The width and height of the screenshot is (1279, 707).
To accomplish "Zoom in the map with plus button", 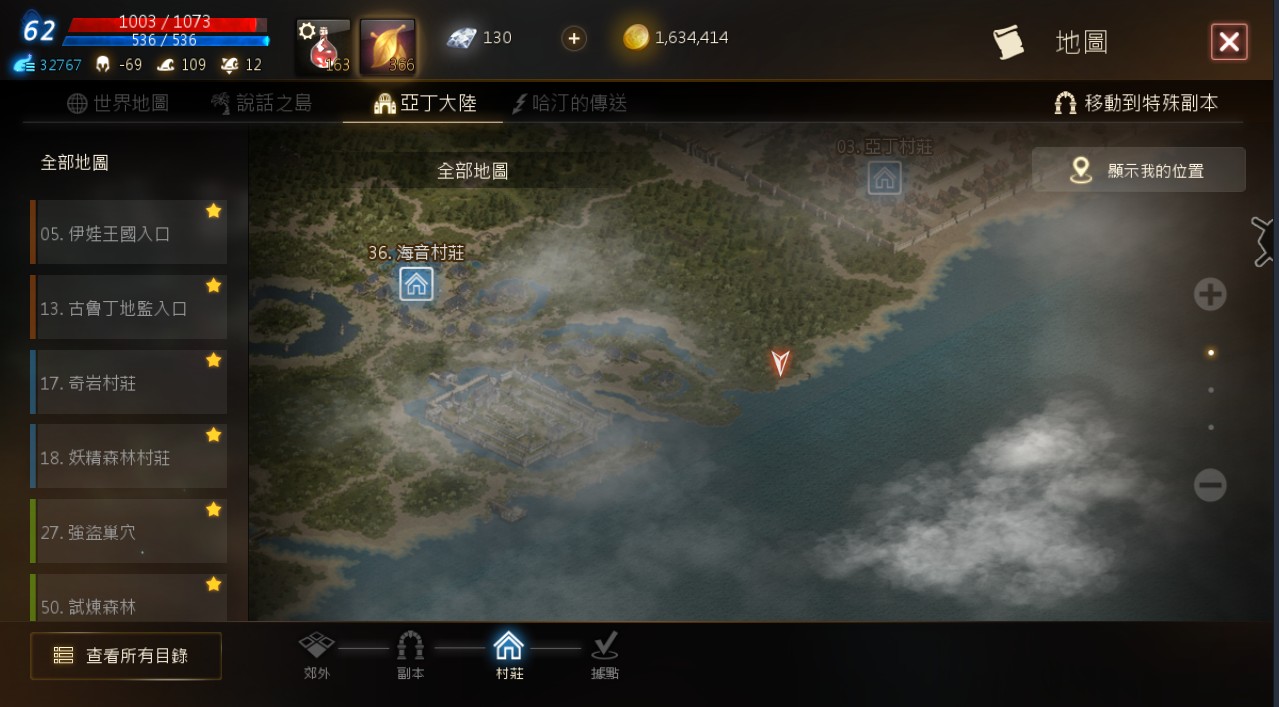I will pyautogui.click(x=1210, y=294).
